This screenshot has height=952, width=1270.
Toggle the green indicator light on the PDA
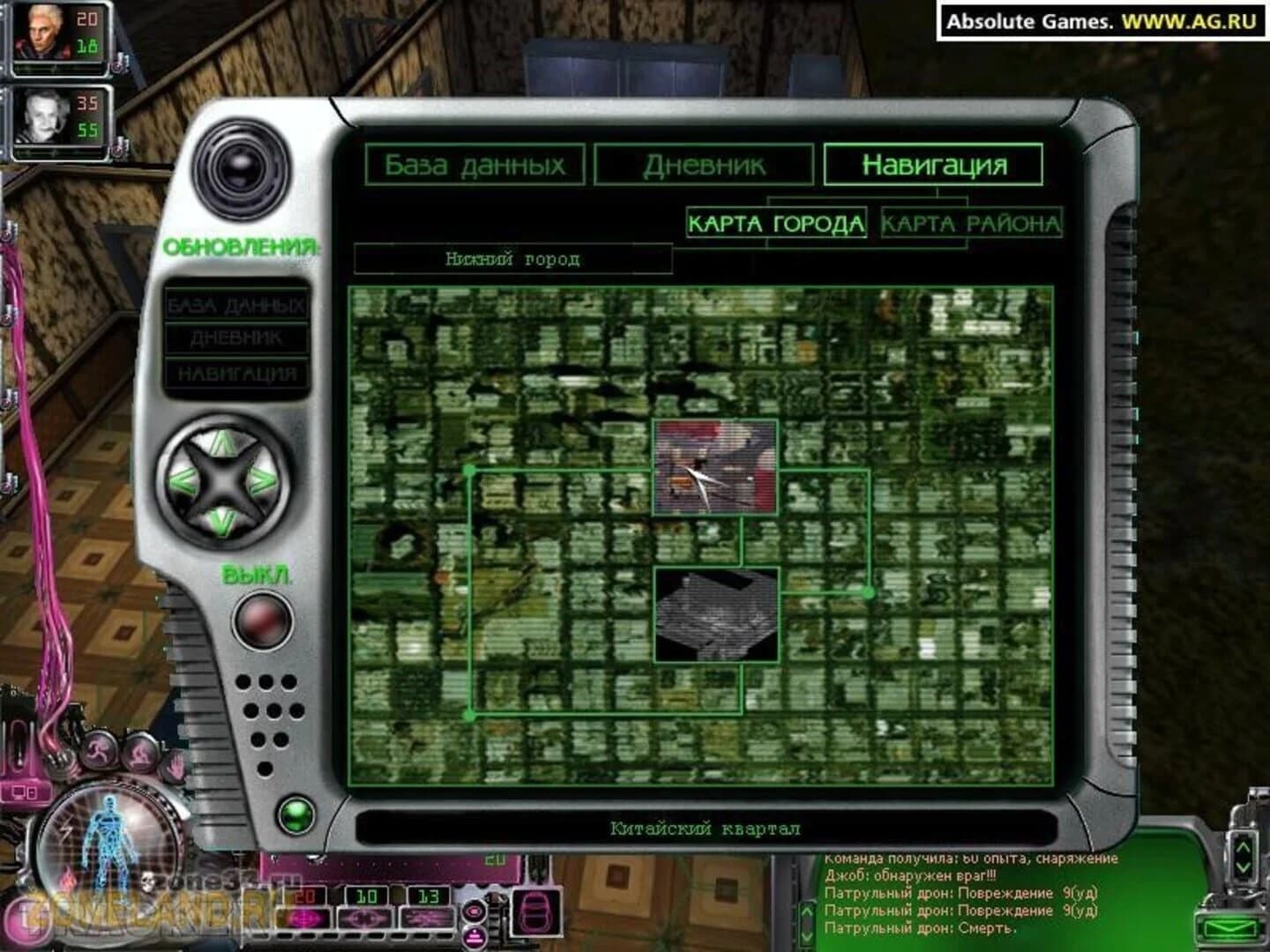tap(297, 815)
